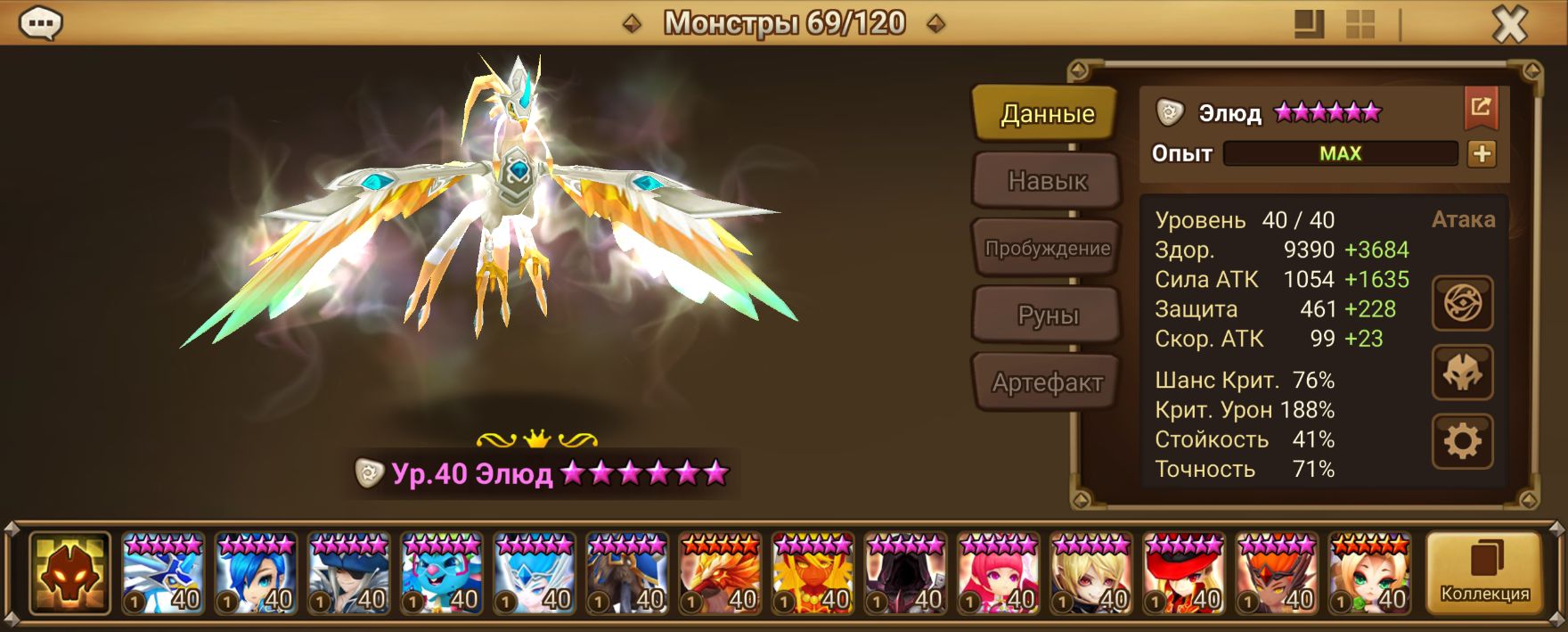Select the dark hooded monster thumbnail
Screen dimensions: 1568x632
point(906,573)
